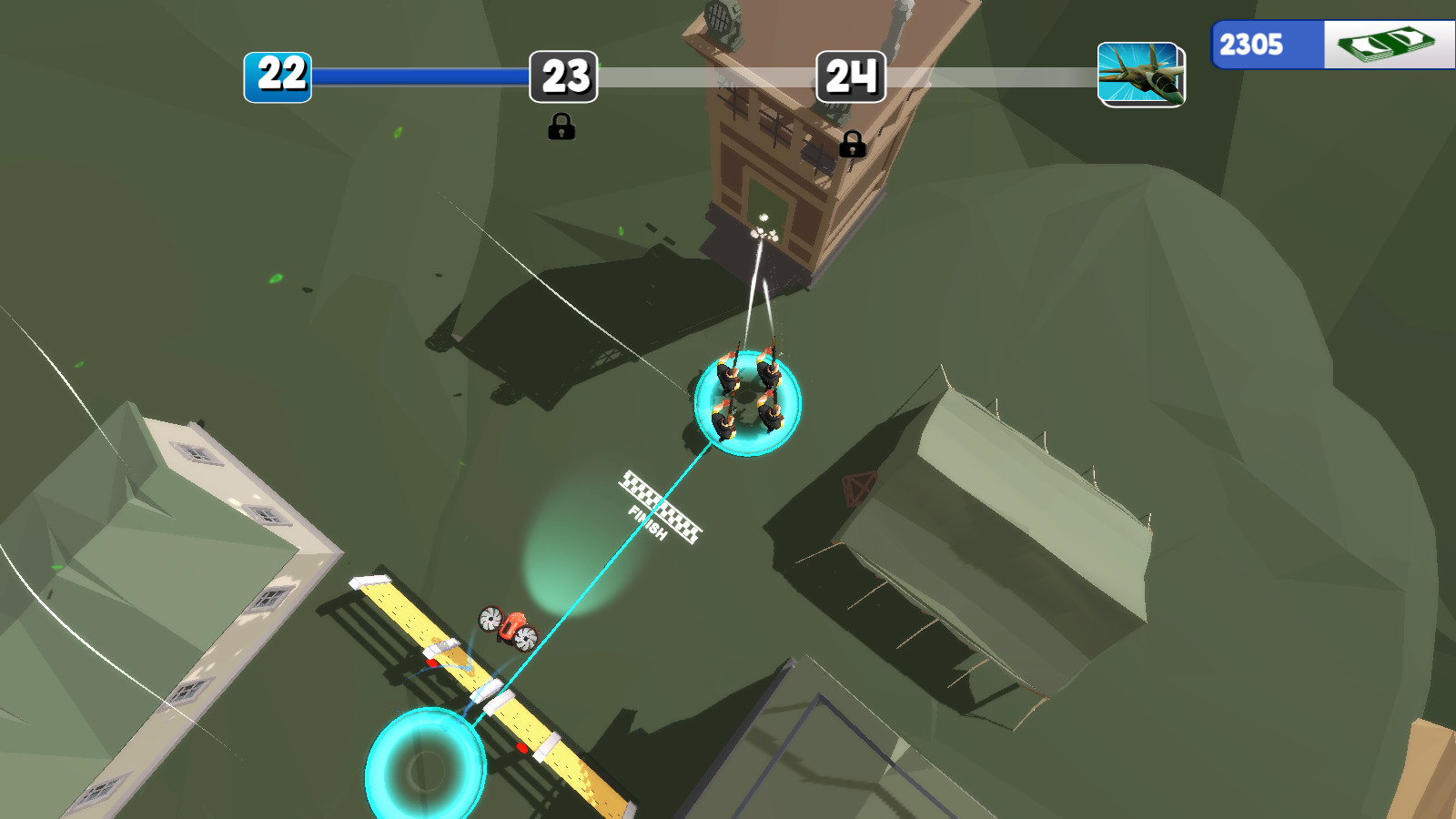Select the locked level 24 badge
The height and width of the screenshot is (819, 1456).
pyautogui.click(x=853, y=77)
